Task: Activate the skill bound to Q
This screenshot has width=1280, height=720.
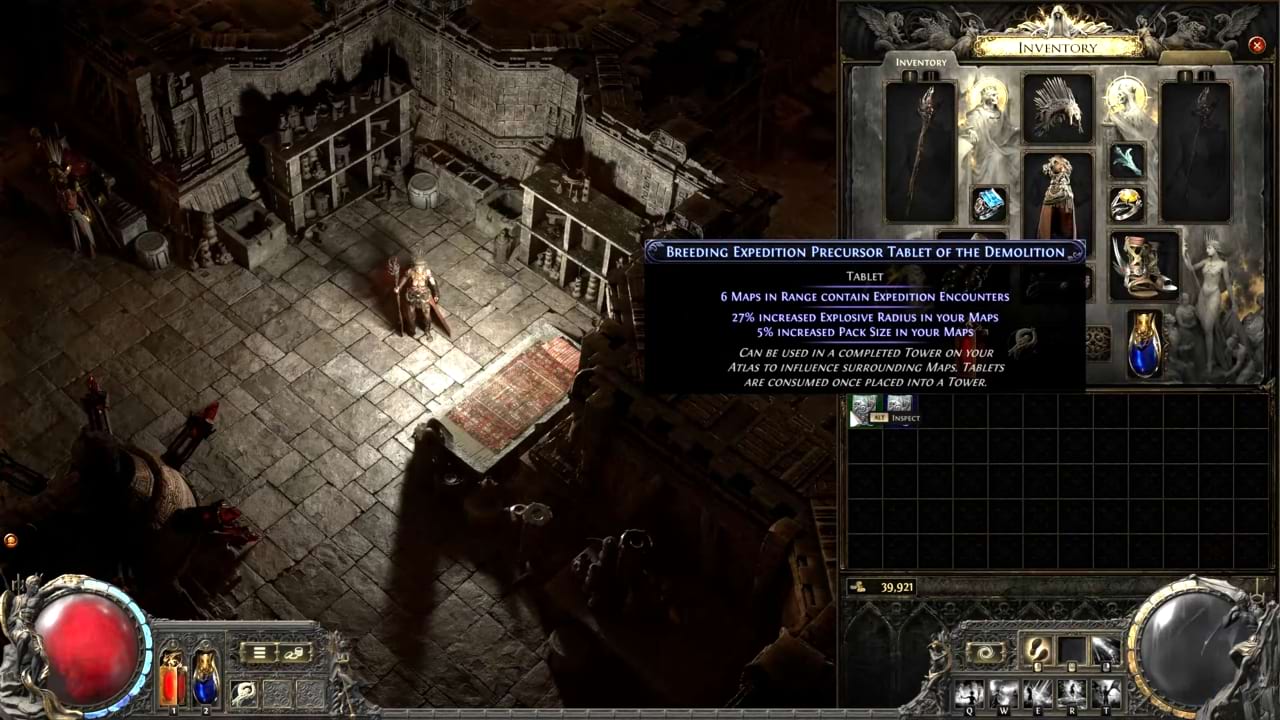Action: click(969, 692)
